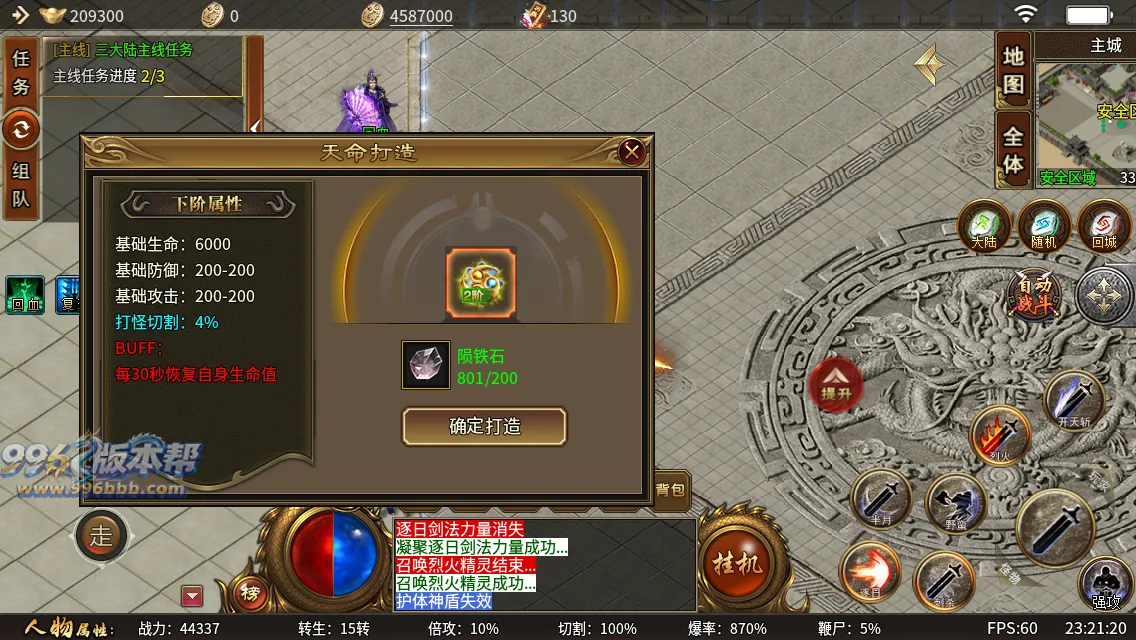
Task: Use the 随机 random teleport stone
Action: [1044, 225]
